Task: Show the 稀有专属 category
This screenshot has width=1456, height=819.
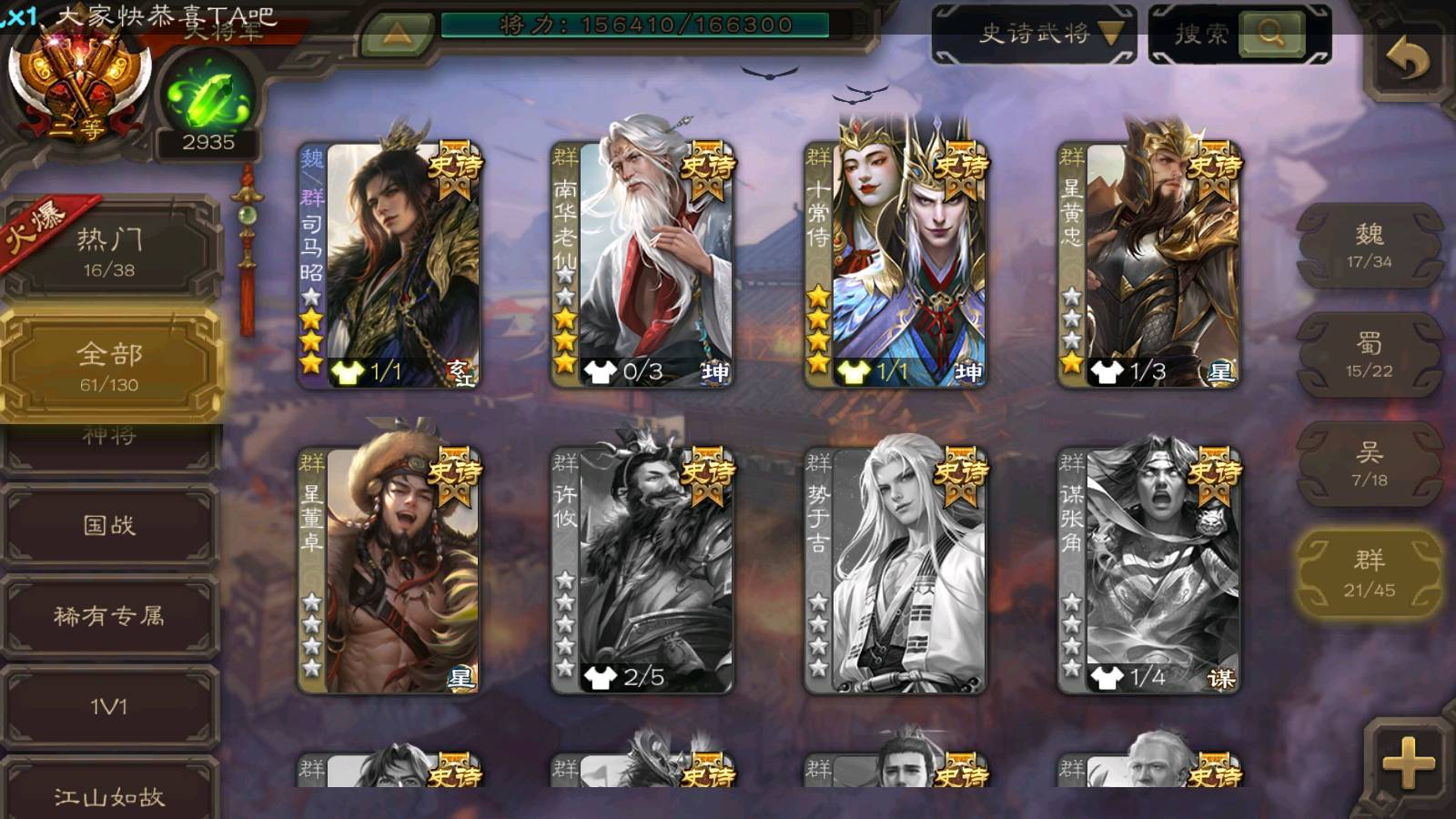Action: (109, 616)
